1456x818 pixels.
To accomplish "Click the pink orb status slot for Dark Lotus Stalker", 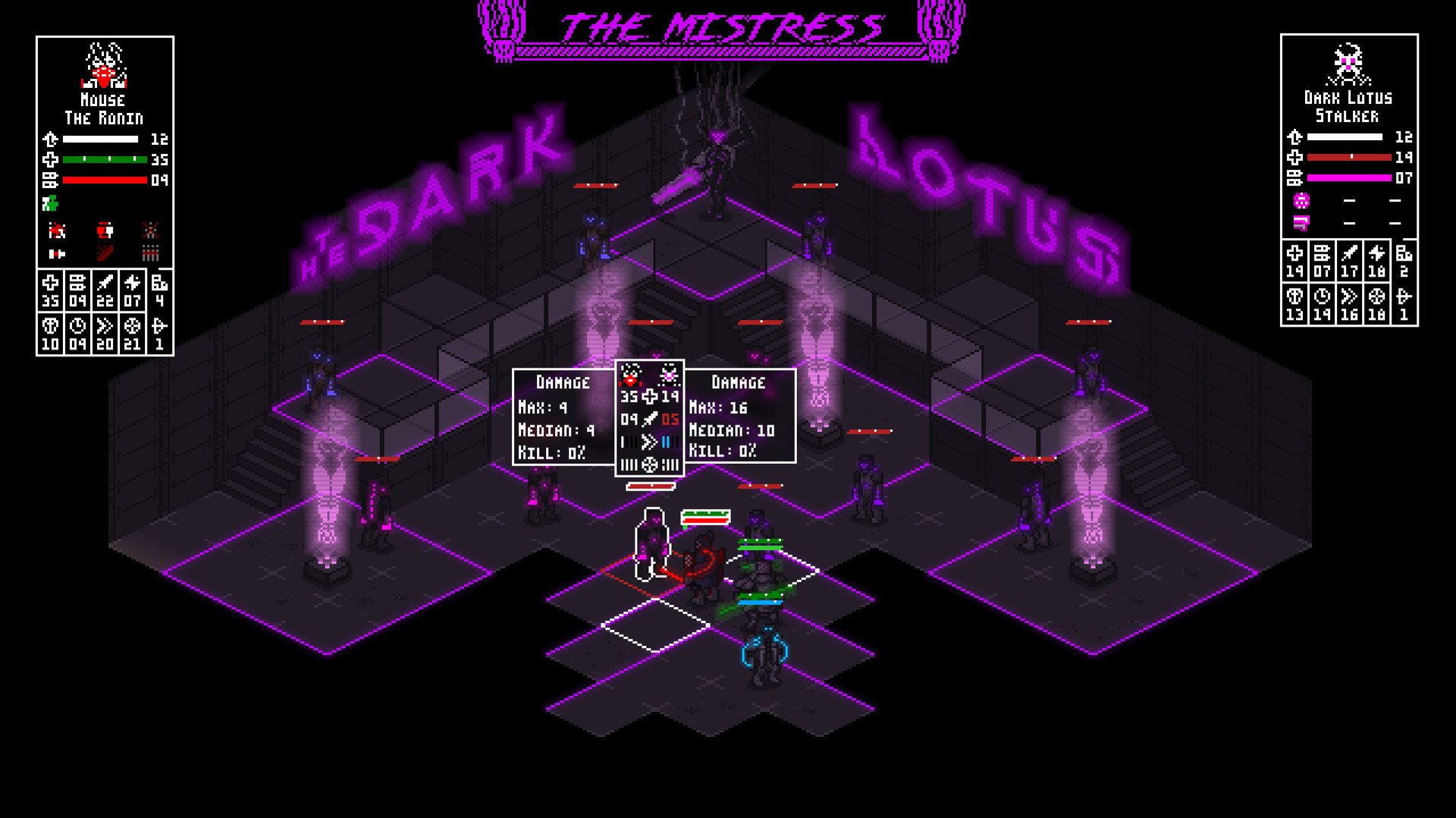I will tap(1301, 201).
